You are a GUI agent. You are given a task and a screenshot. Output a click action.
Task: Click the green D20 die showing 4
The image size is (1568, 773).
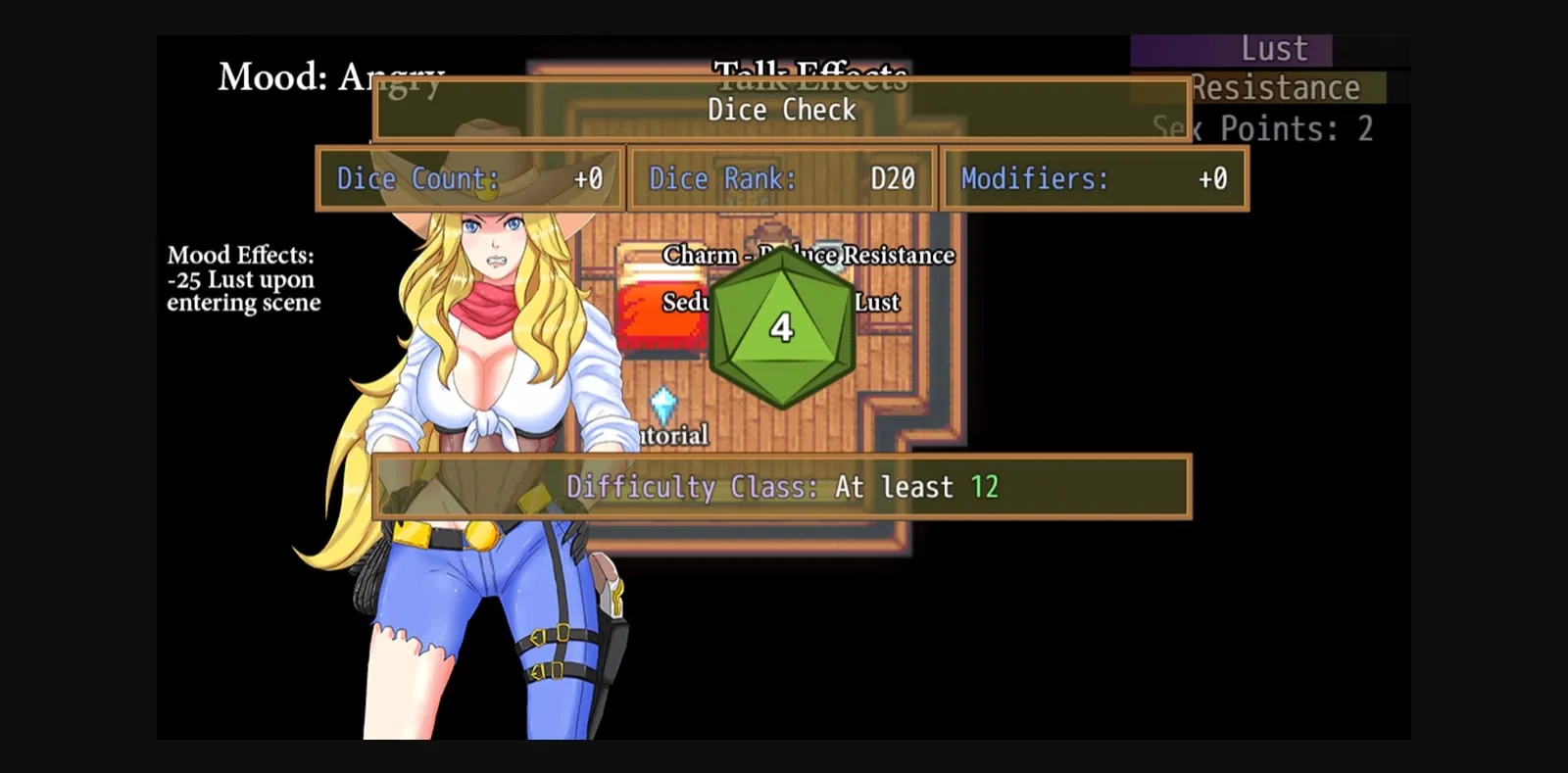pos(781,328)
